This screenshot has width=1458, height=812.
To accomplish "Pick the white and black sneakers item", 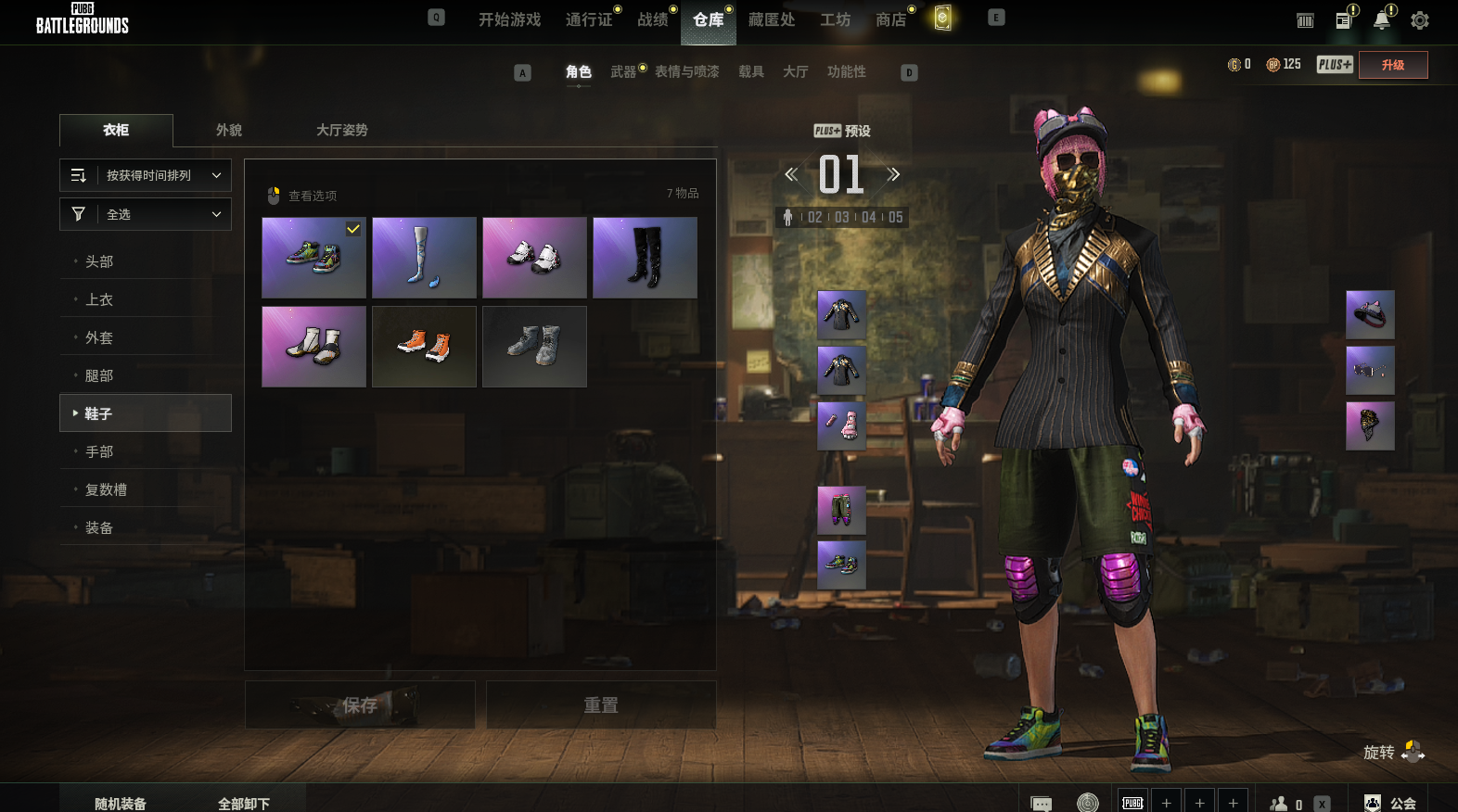I will pyautogui.click(x=534, y=258).
